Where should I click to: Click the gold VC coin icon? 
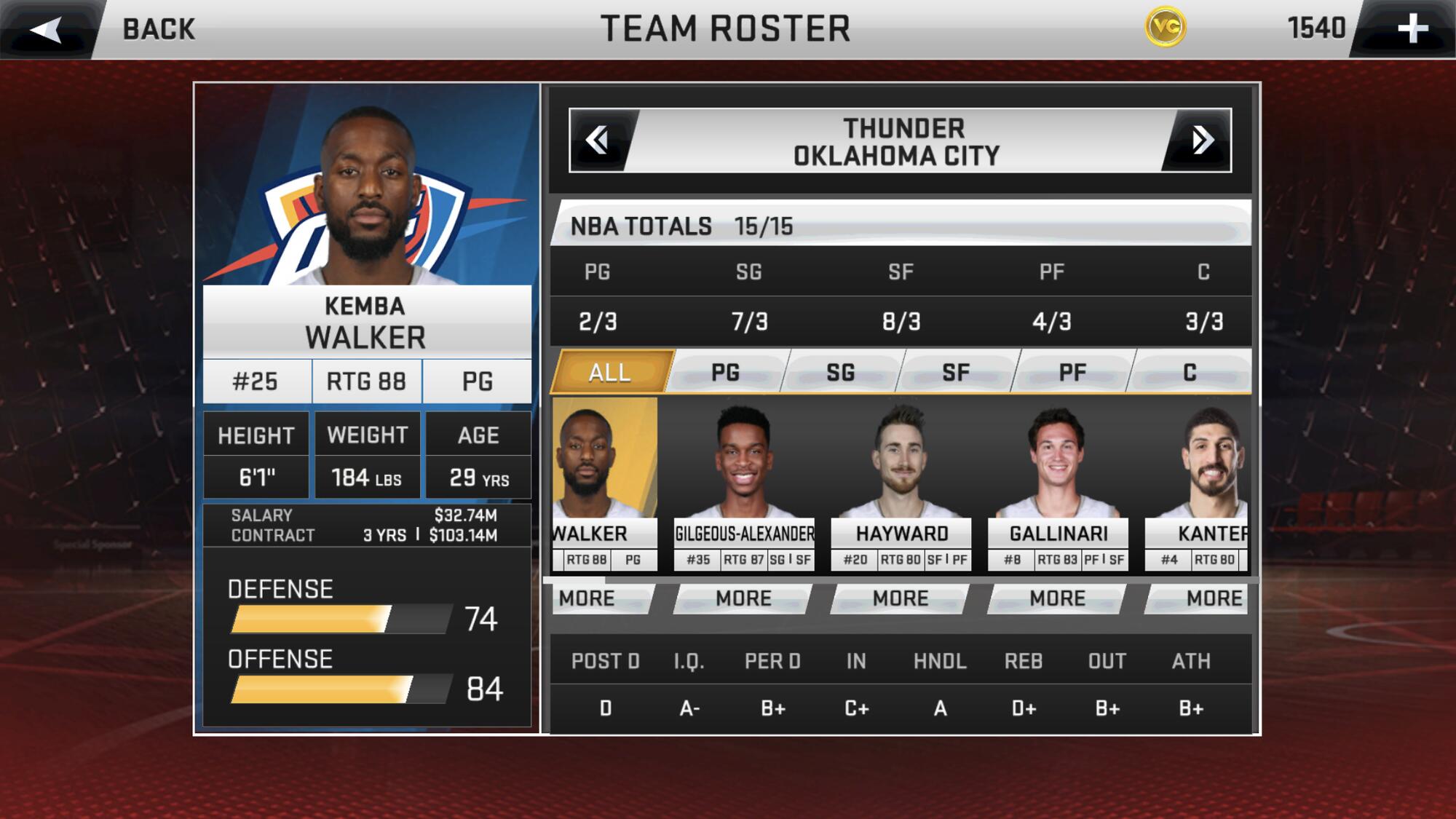[x=1165, y=28]
